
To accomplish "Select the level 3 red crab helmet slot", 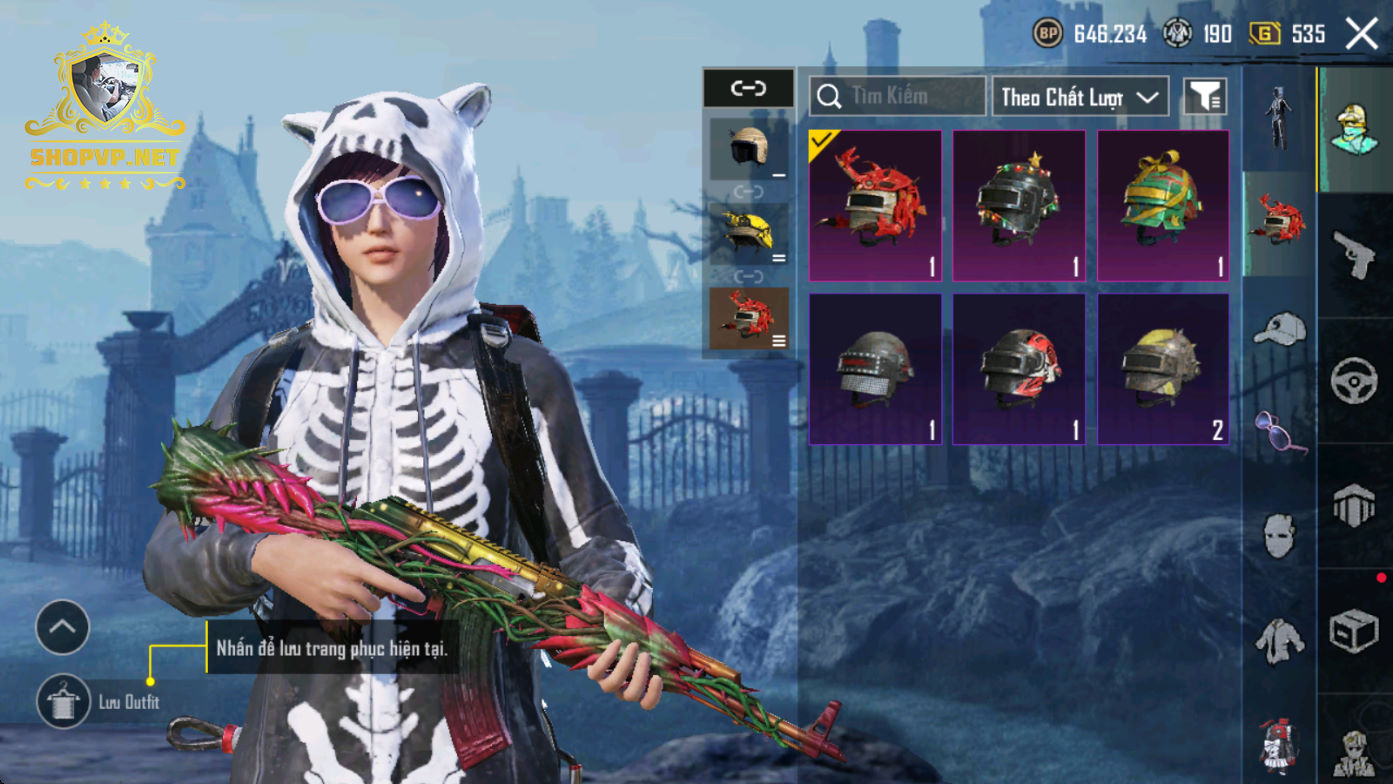I will [749, 319].
